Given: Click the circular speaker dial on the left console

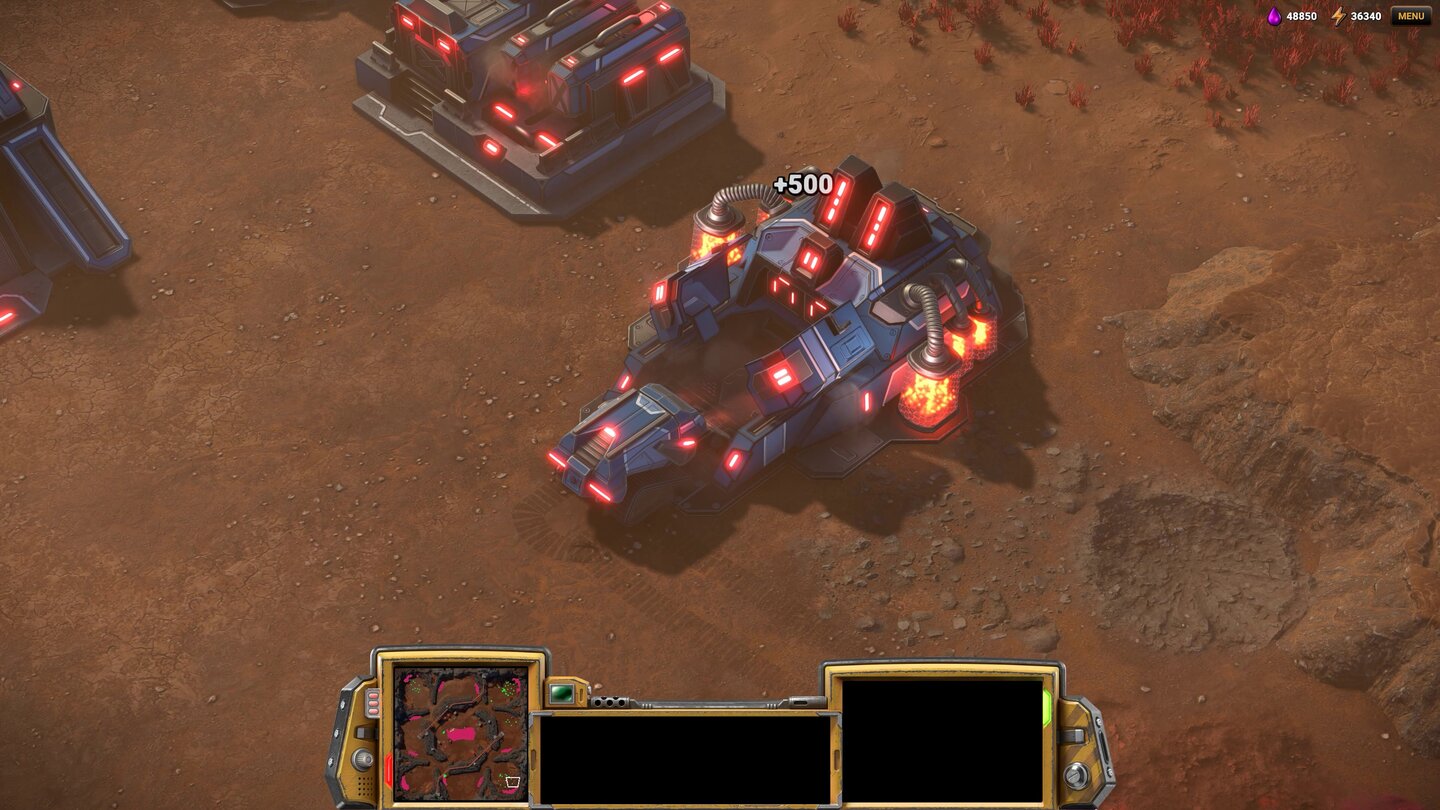Looking at the screenshot, I should point(361,759).
